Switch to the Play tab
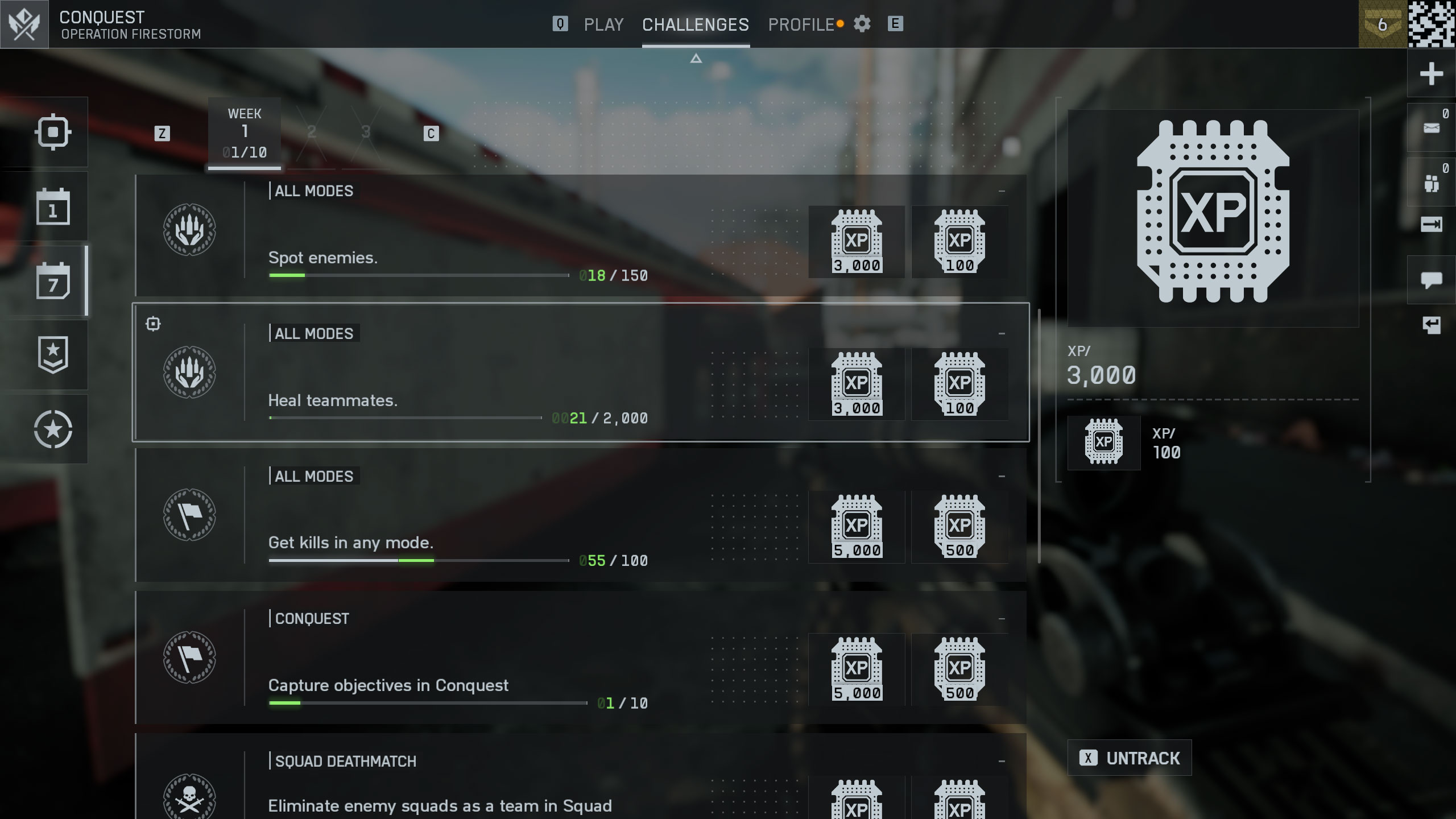The width and height of the screenshot is (1456, 819). [603, 24]
